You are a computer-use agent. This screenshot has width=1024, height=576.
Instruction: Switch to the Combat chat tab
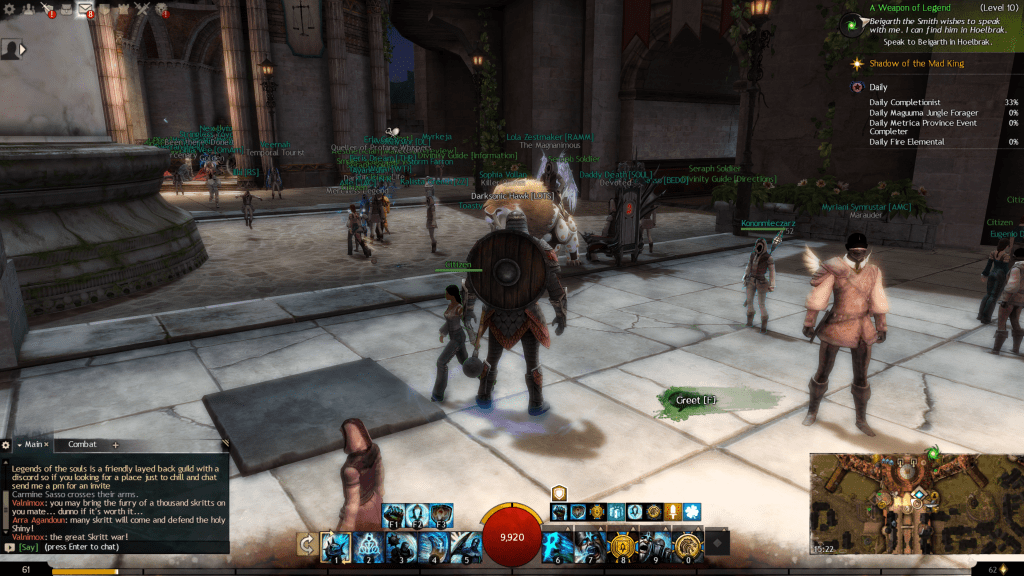click(82, 444)
